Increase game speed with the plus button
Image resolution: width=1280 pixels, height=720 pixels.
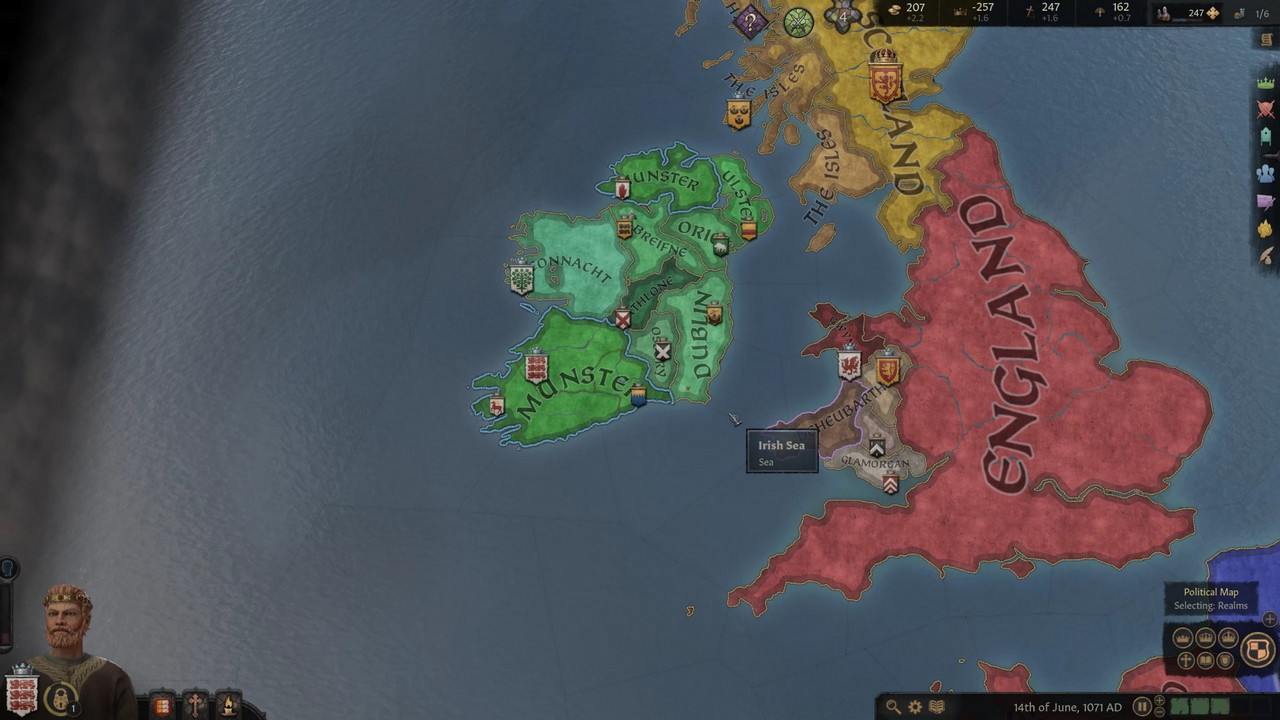click(1160, 700)
